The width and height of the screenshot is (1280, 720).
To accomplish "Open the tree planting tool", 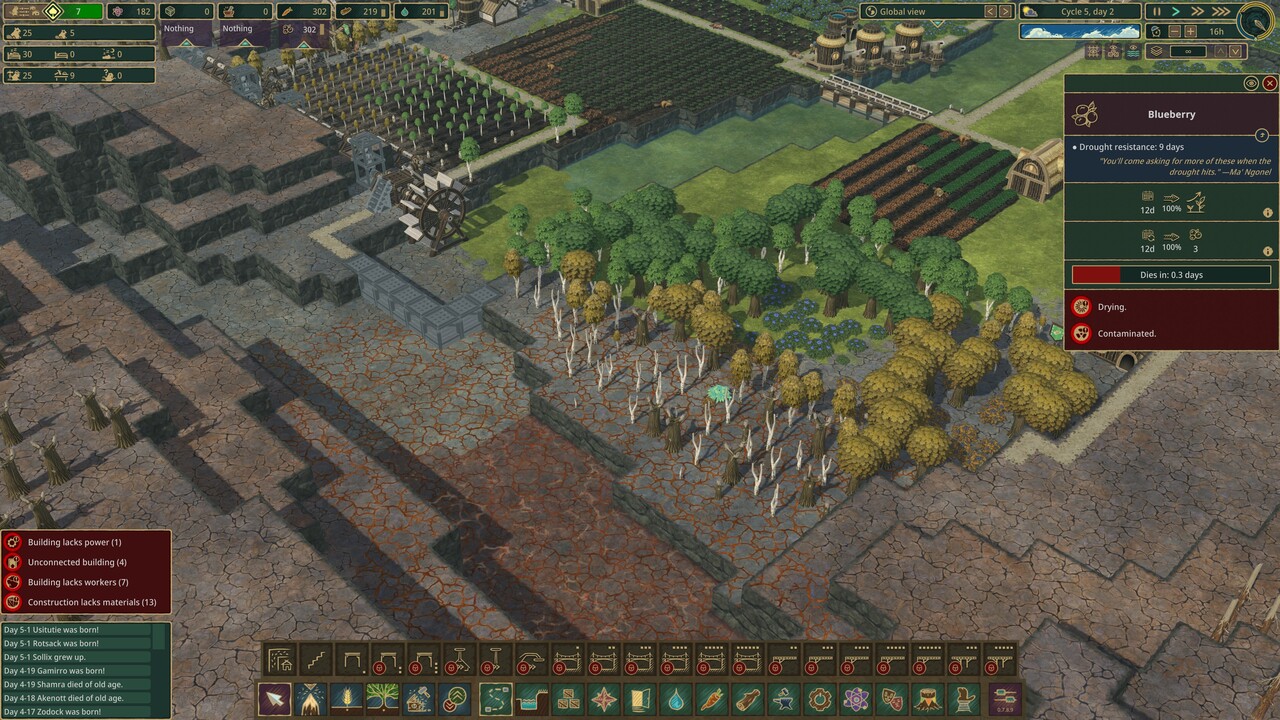I will pyautogui.click(x=382, y=698).
